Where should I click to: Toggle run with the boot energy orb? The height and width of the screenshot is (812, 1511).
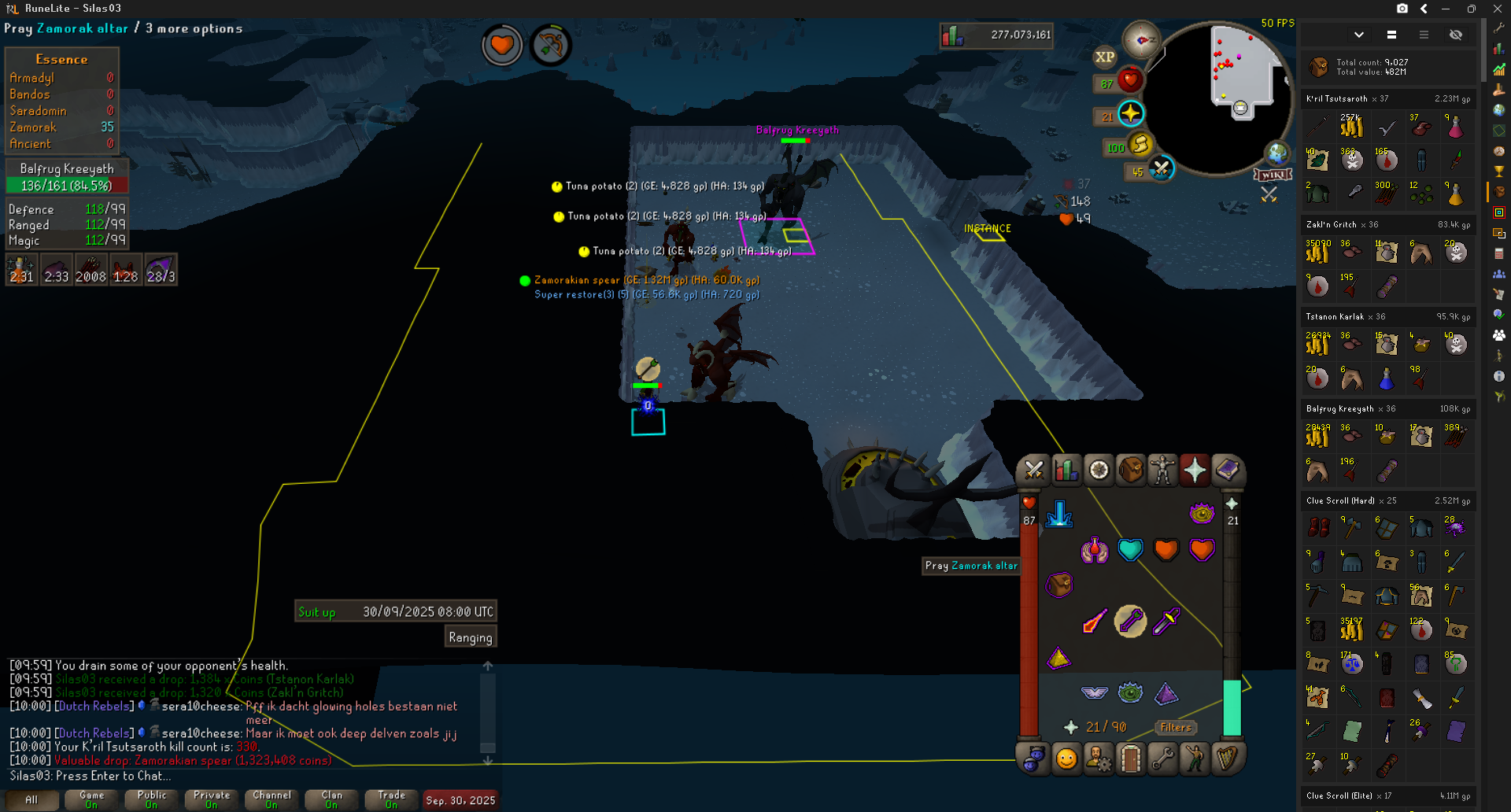tap(1140, 144)
